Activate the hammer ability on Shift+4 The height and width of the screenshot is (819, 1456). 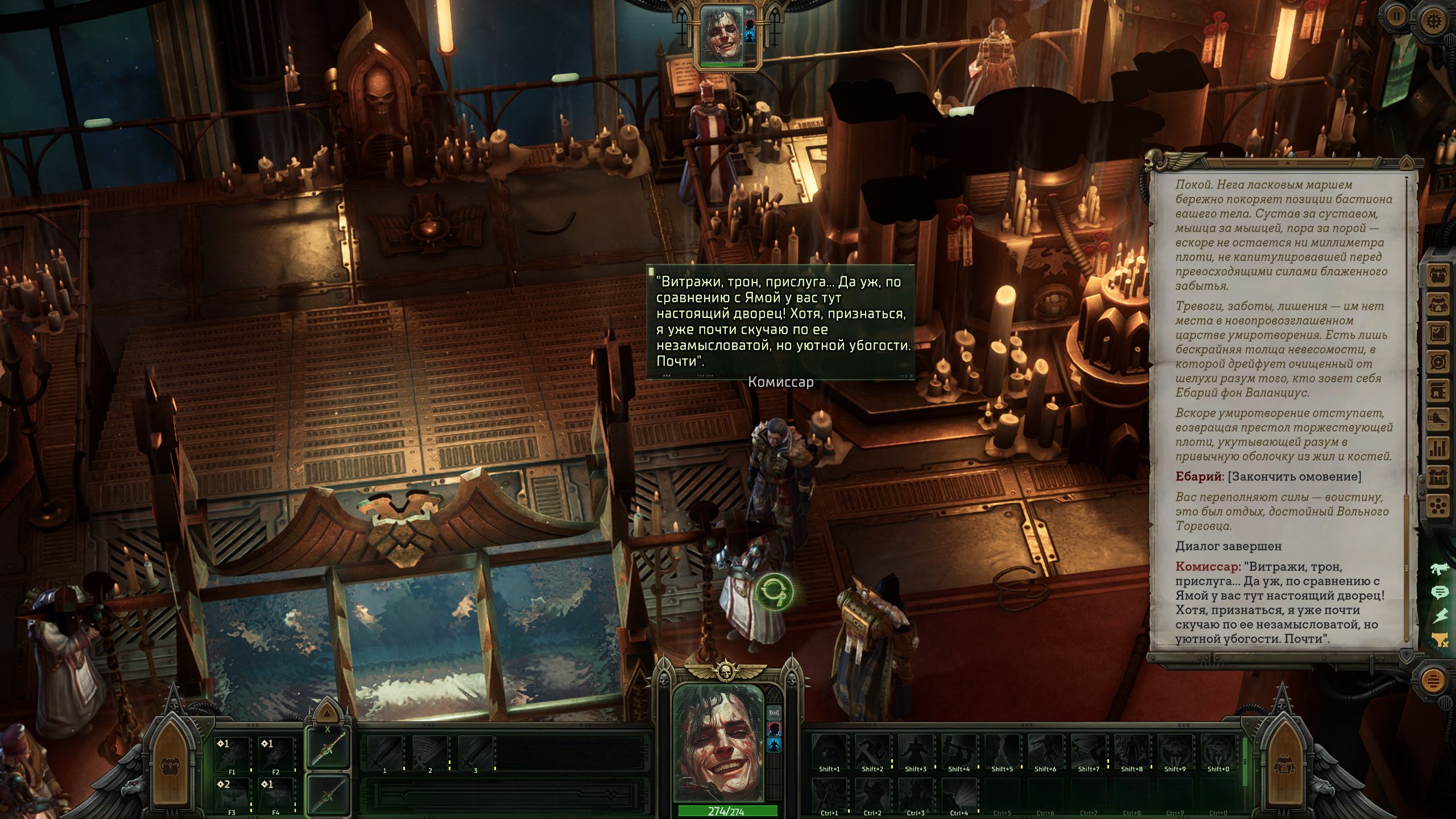(x=959, y=751)
